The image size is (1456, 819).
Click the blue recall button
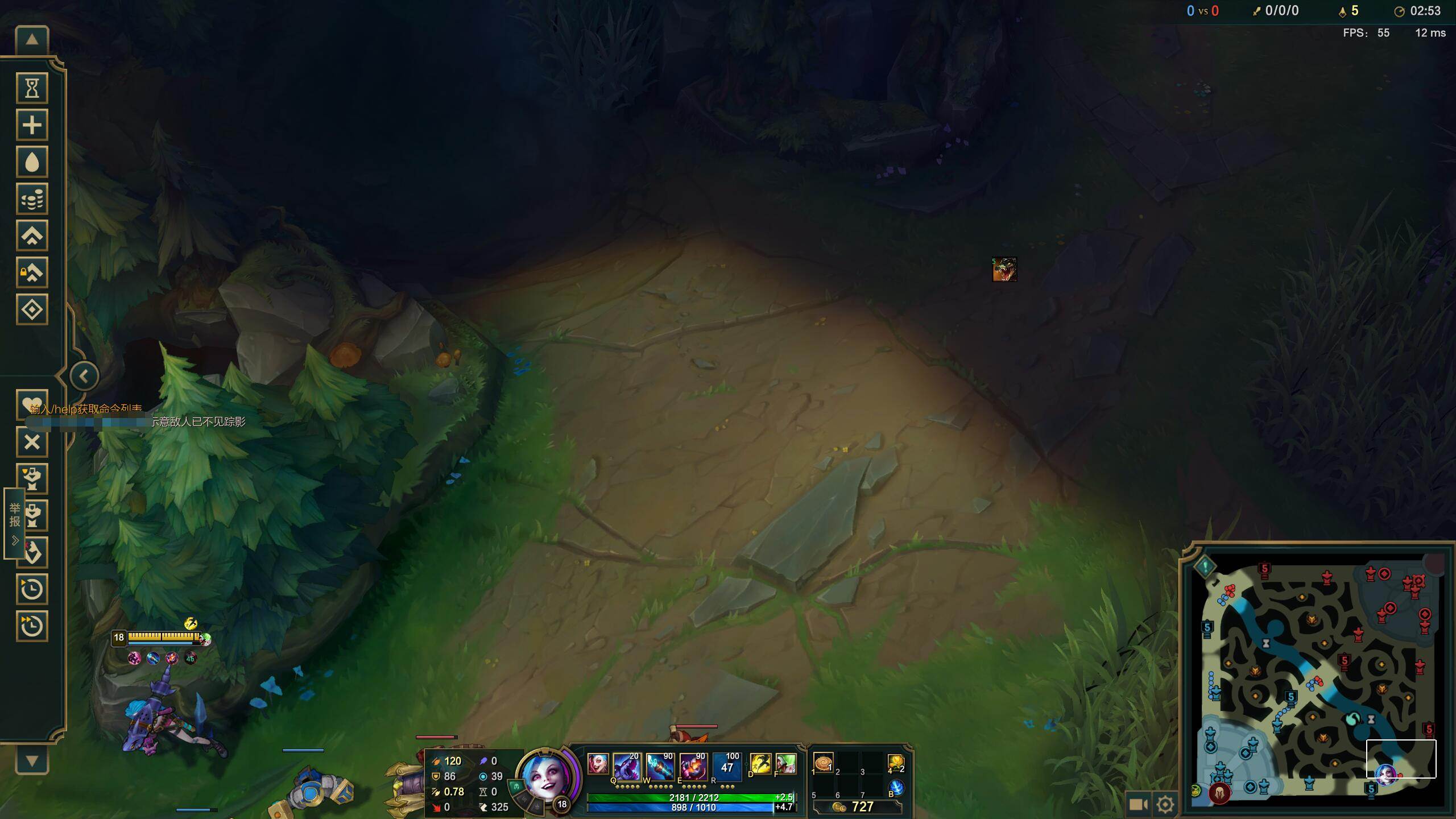[x=896, y=787]
